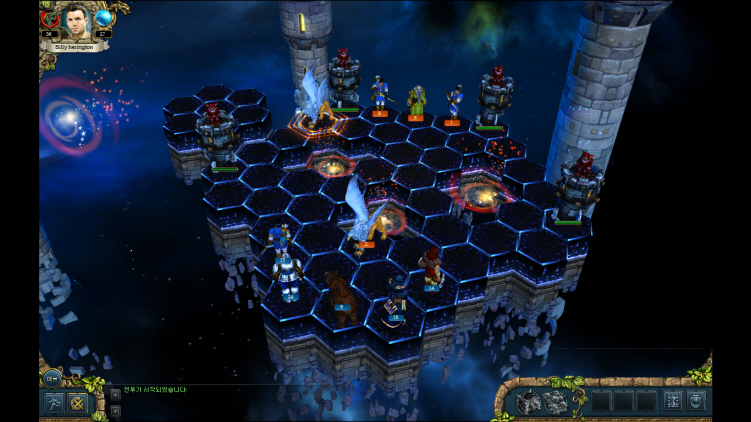Select the red dragon rage icon
The height and width of the screenshot is (422, 751).
pyautogui.click(x=48, y=18)
